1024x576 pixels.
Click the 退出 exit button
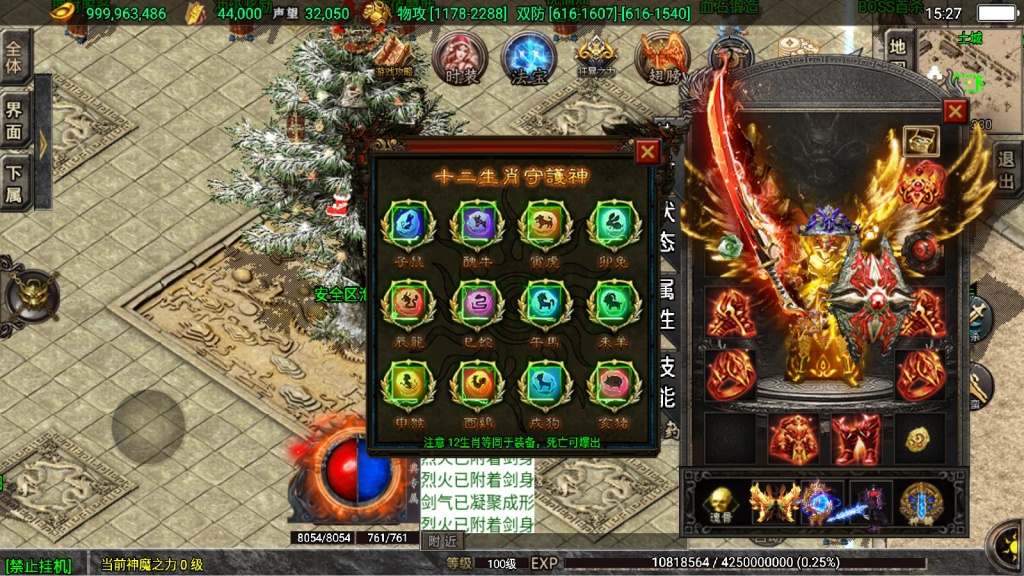coord(1007,171)
